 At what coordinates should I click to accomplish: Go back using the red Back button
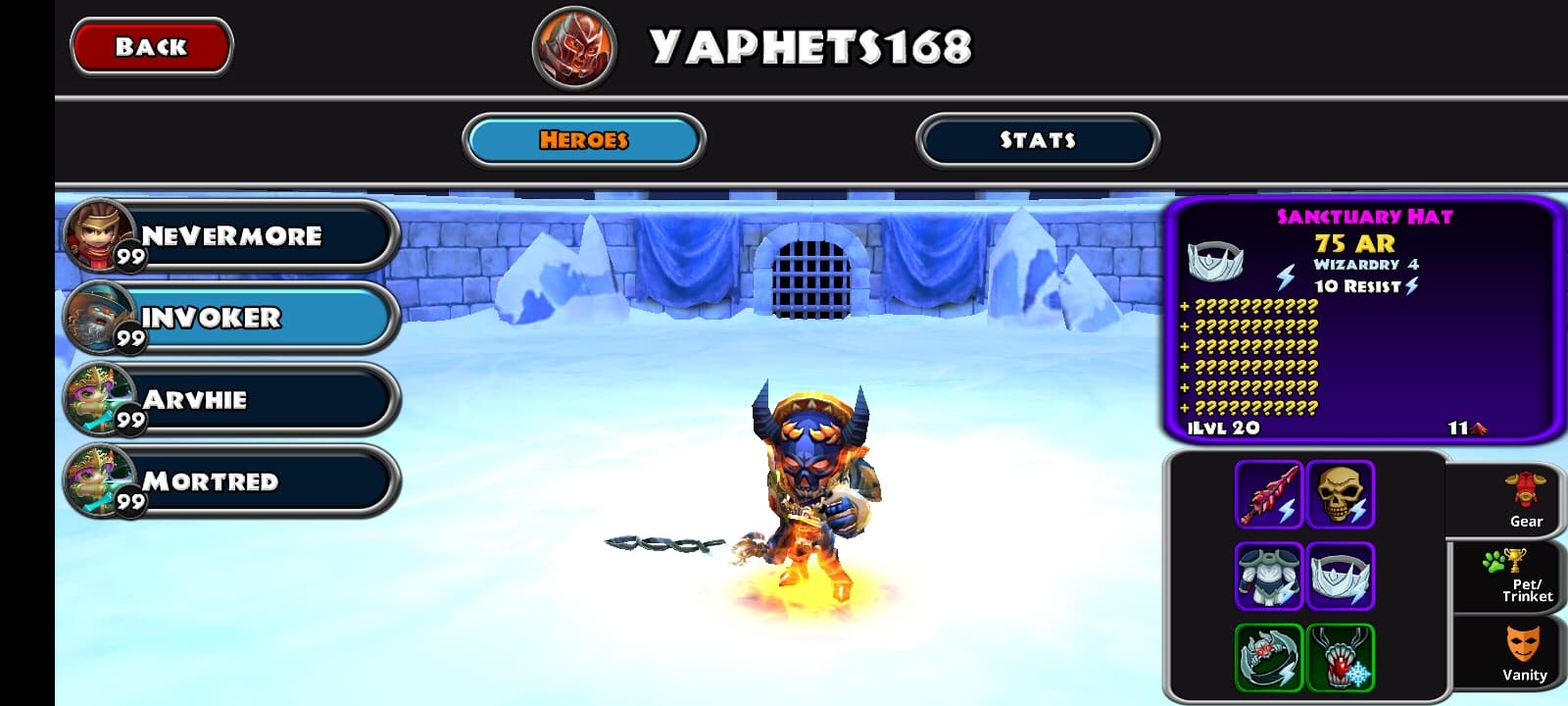pos(151,46)
